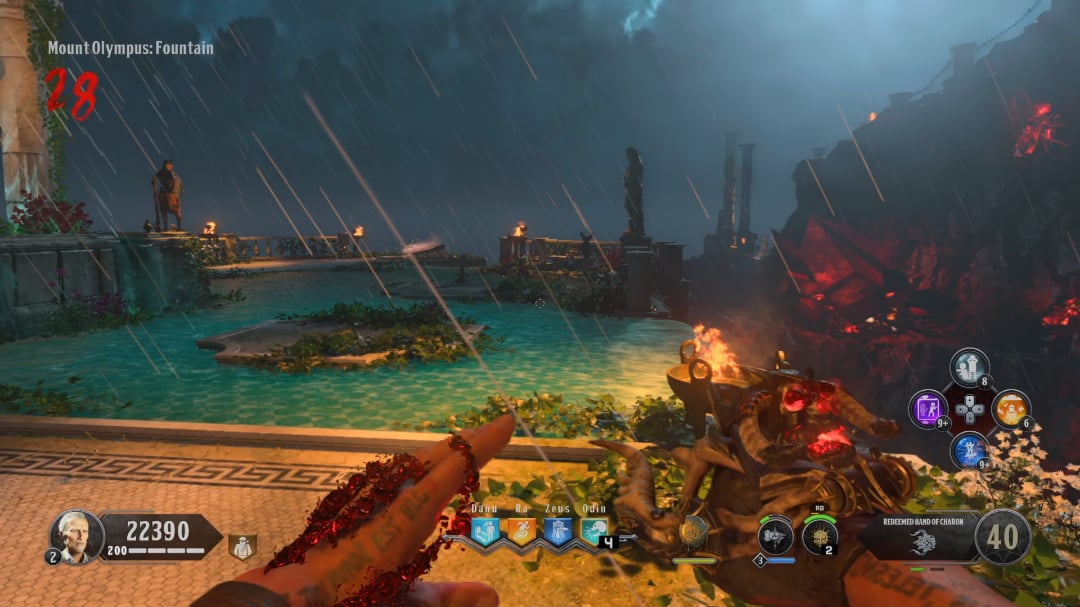Select the orange Ra perk icon
This screenshot has height=607, width=1080.
(521, 532)
